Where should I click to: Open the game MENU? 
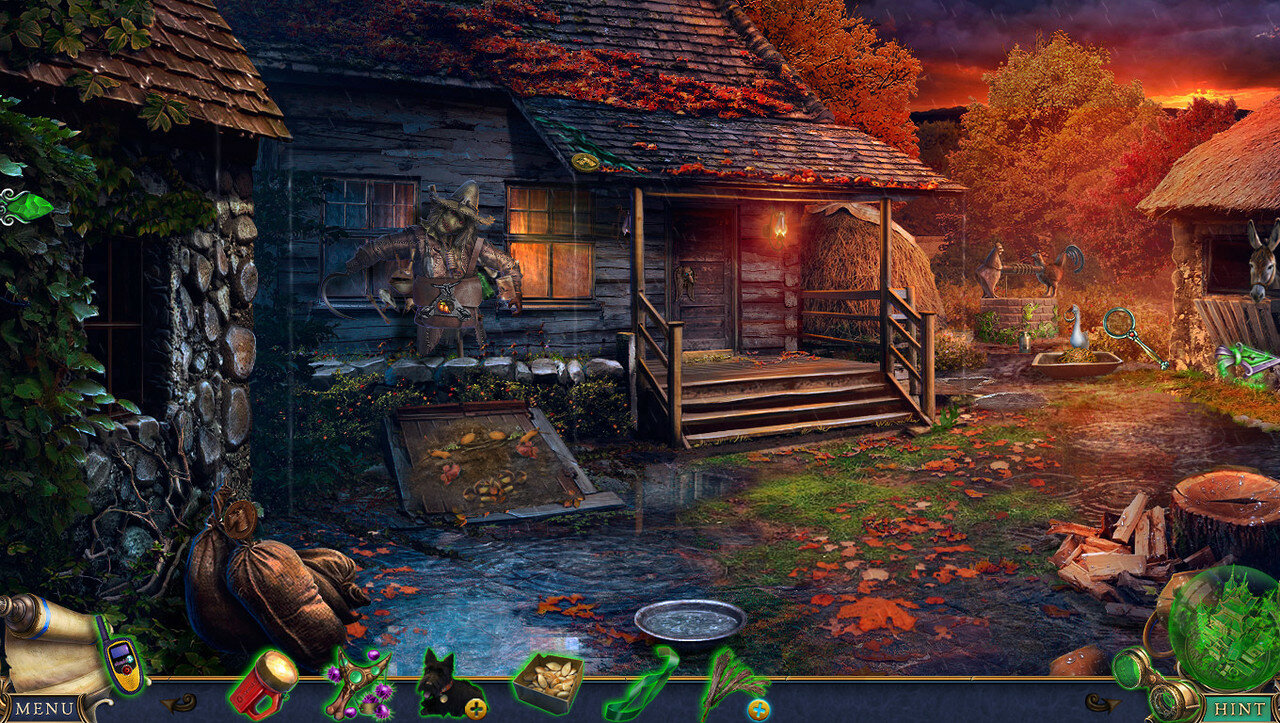click(44, 708)
